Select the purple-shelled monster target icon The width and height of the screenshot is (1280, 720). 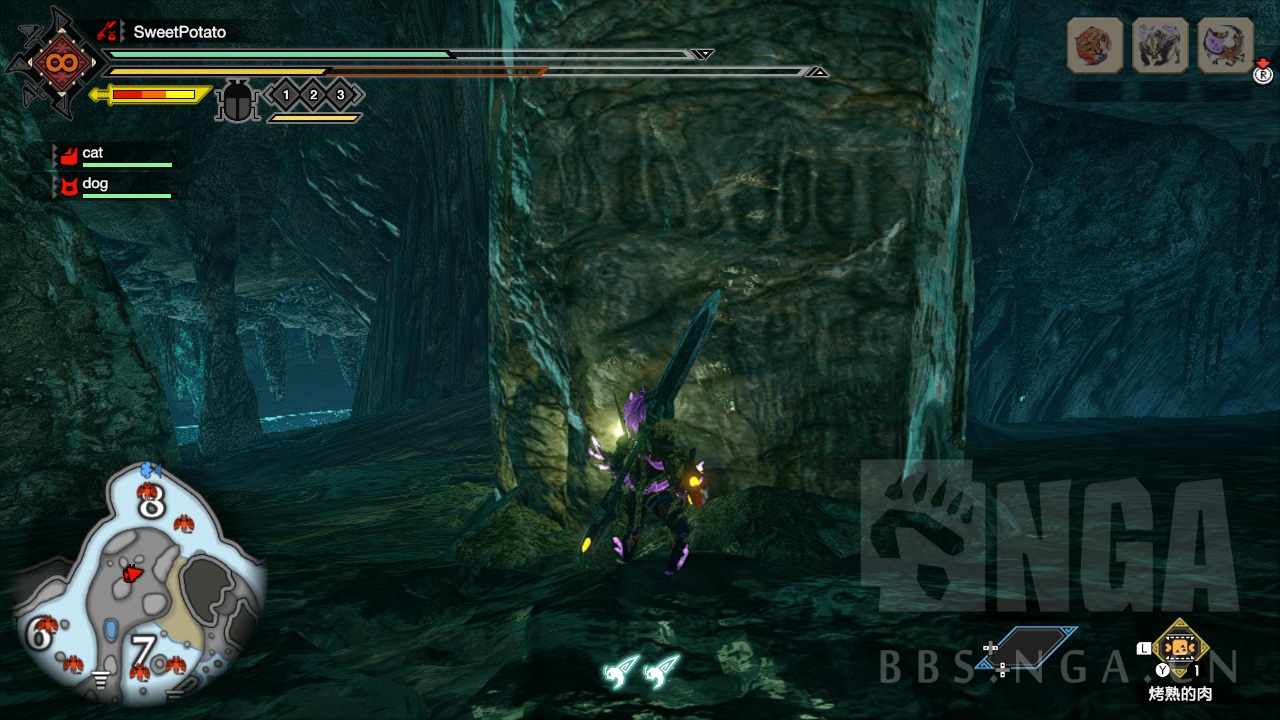tap(1225, 46)
